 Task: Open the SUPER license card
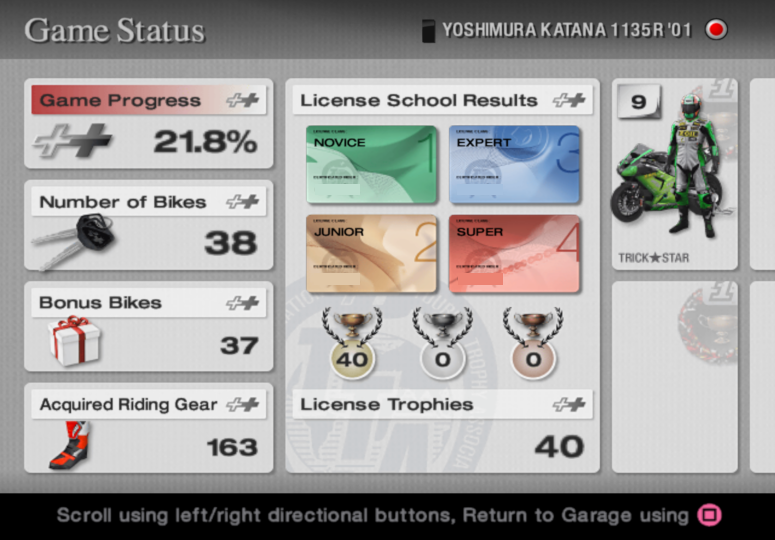515,254
